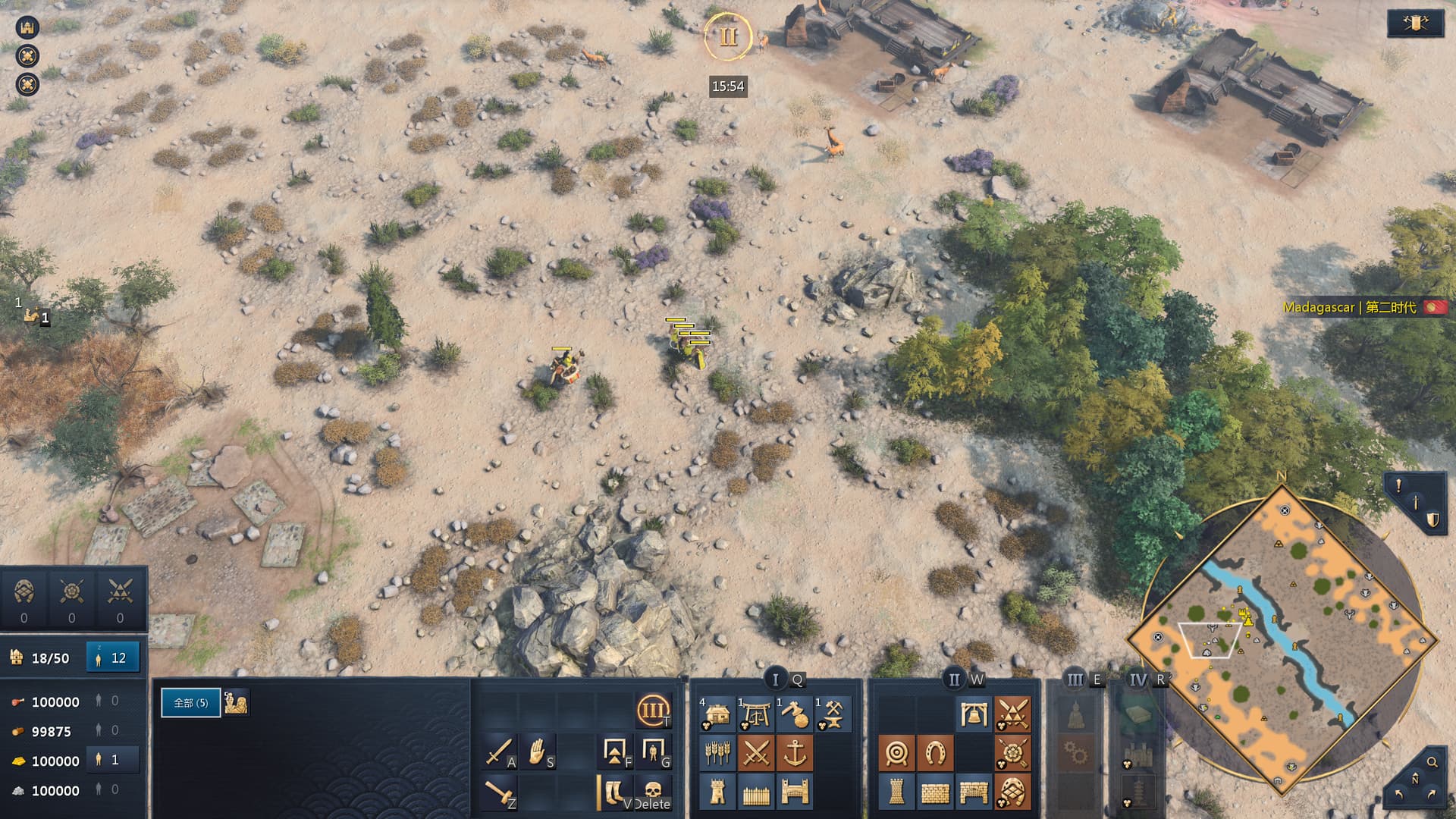Click the skull Delete command
The image size is (1456, 819).
coord(652,792)
